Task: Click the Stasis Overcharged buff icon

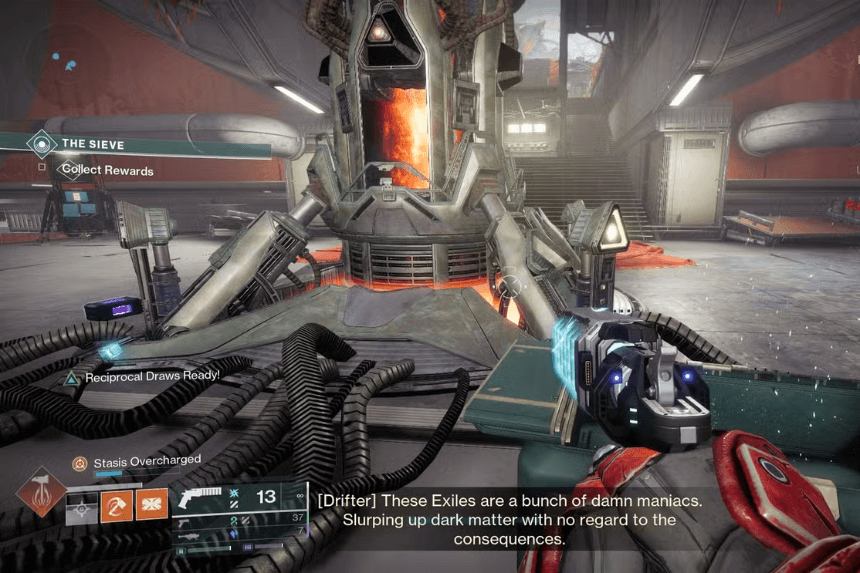Action: 79,463
